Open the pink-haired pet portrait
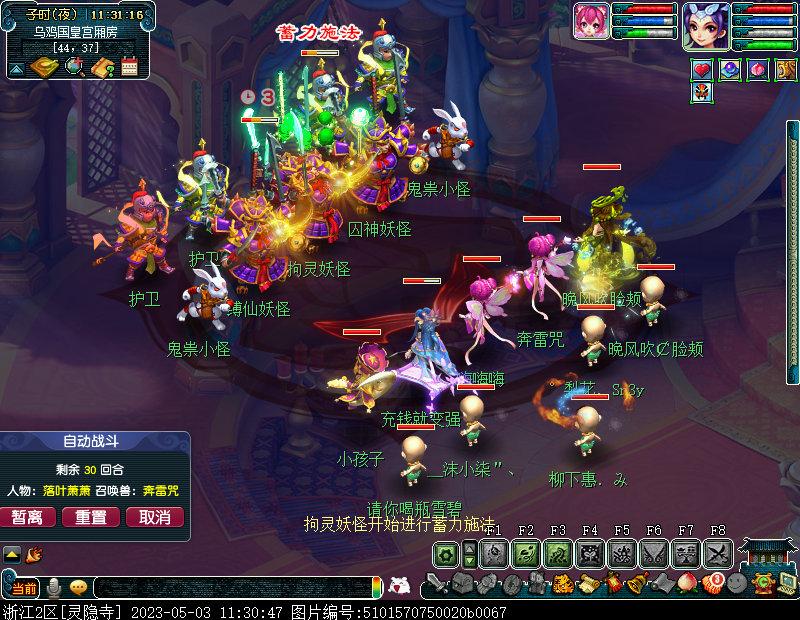The width and height of the screenshot is (800, 620). (x=591, y=21)
